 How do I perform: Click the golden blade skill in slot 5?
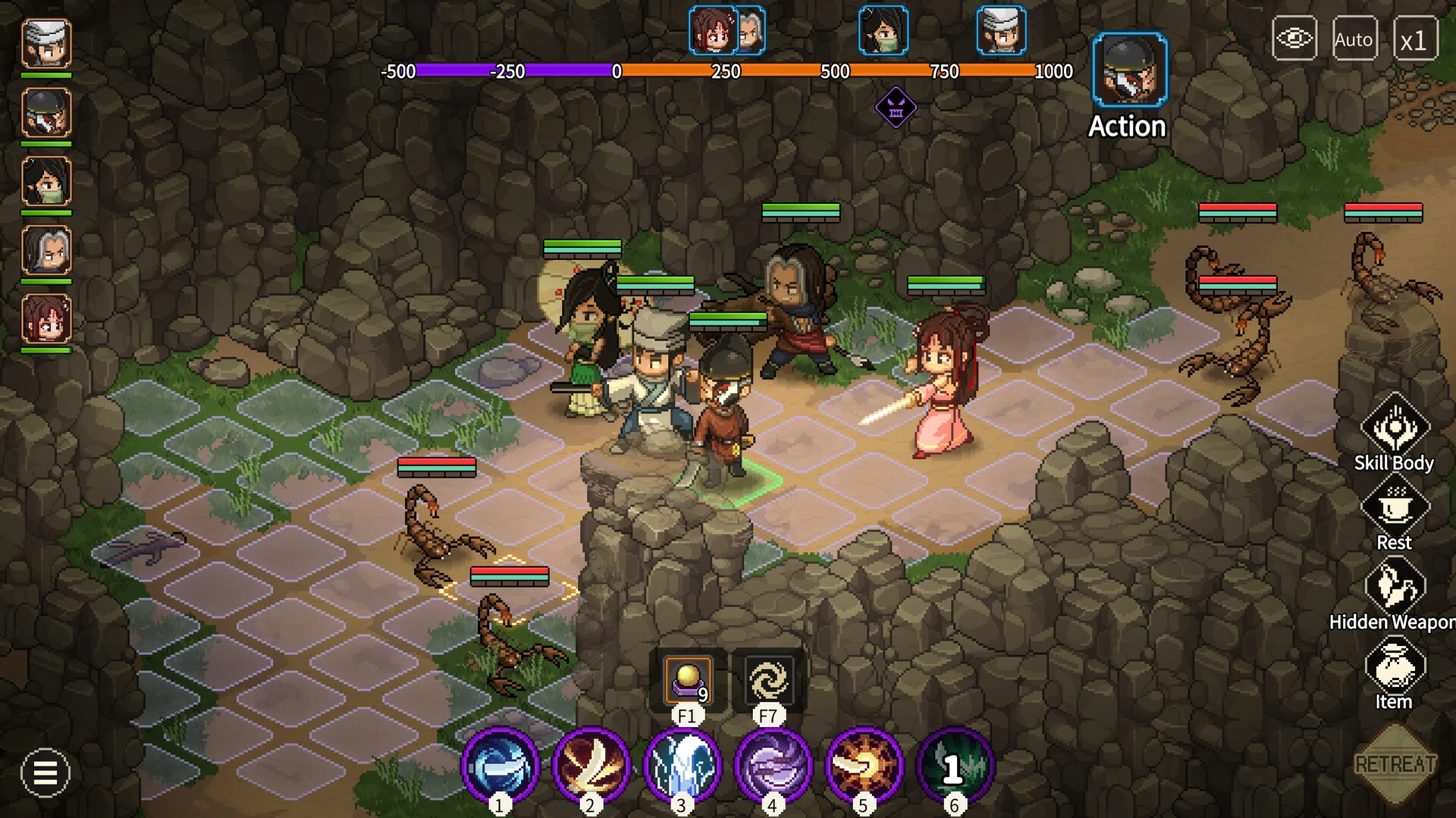(x=863, y=767)
